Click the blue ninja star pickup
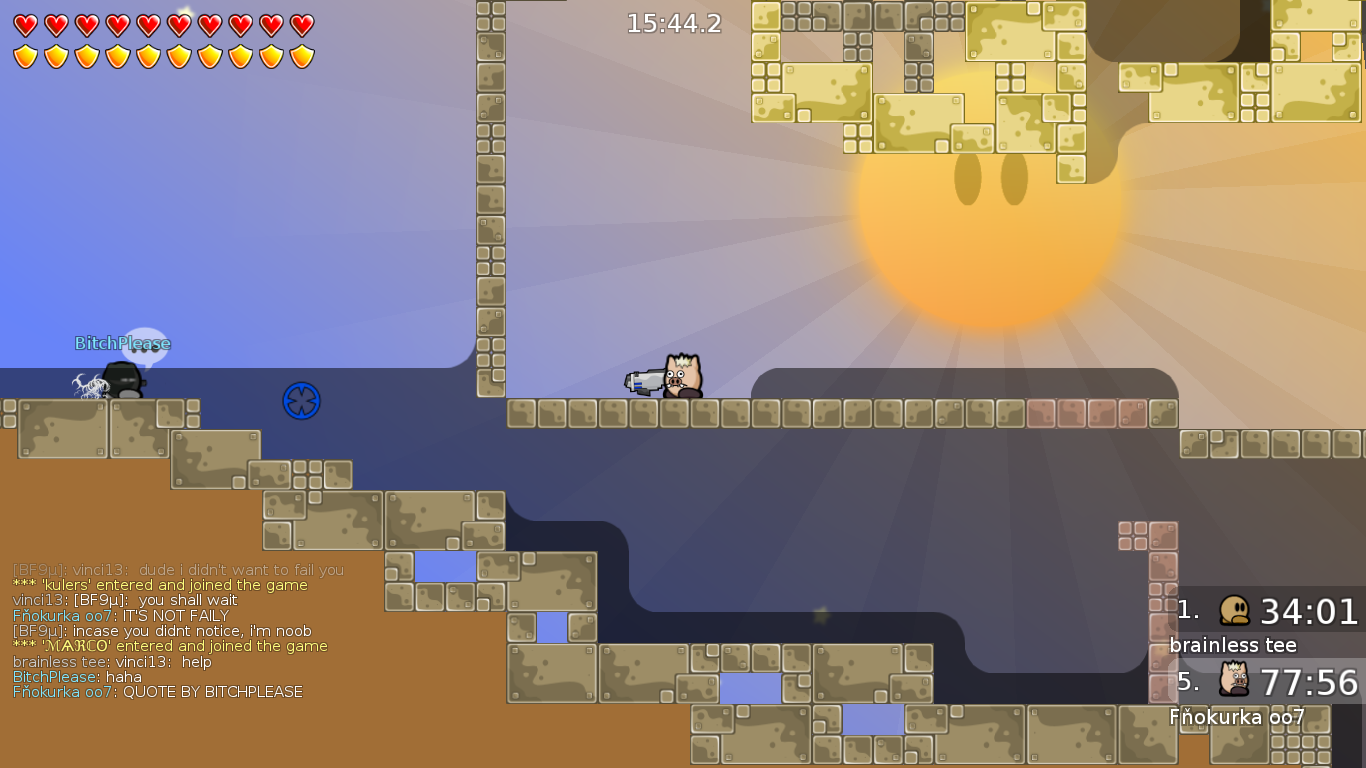1366x768 pixels. pyautogui.click(x=301, y=400)
